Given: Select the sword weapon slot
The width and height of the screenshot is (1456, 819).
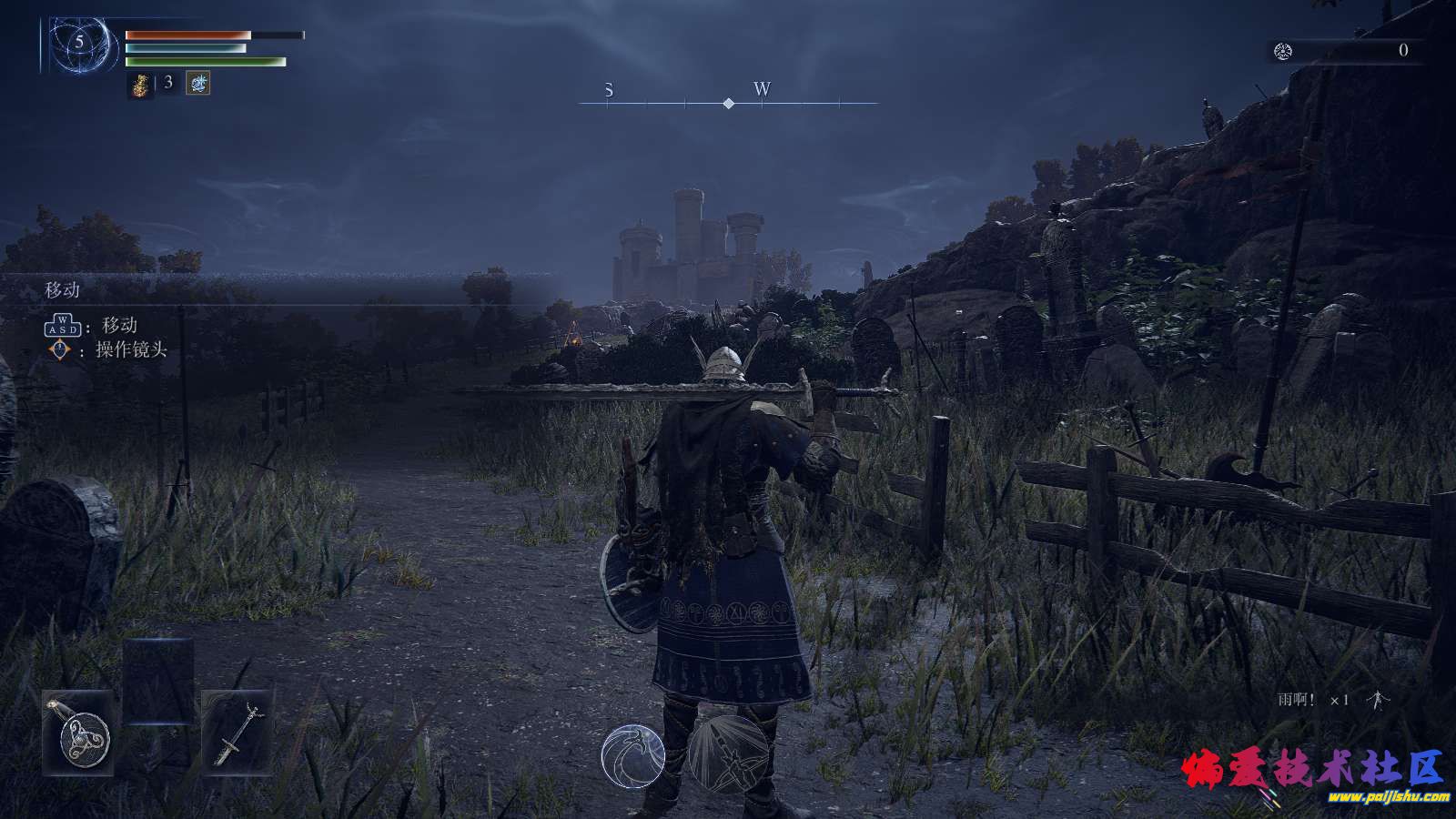Looking at the screenshot, I should click(237, 733).
